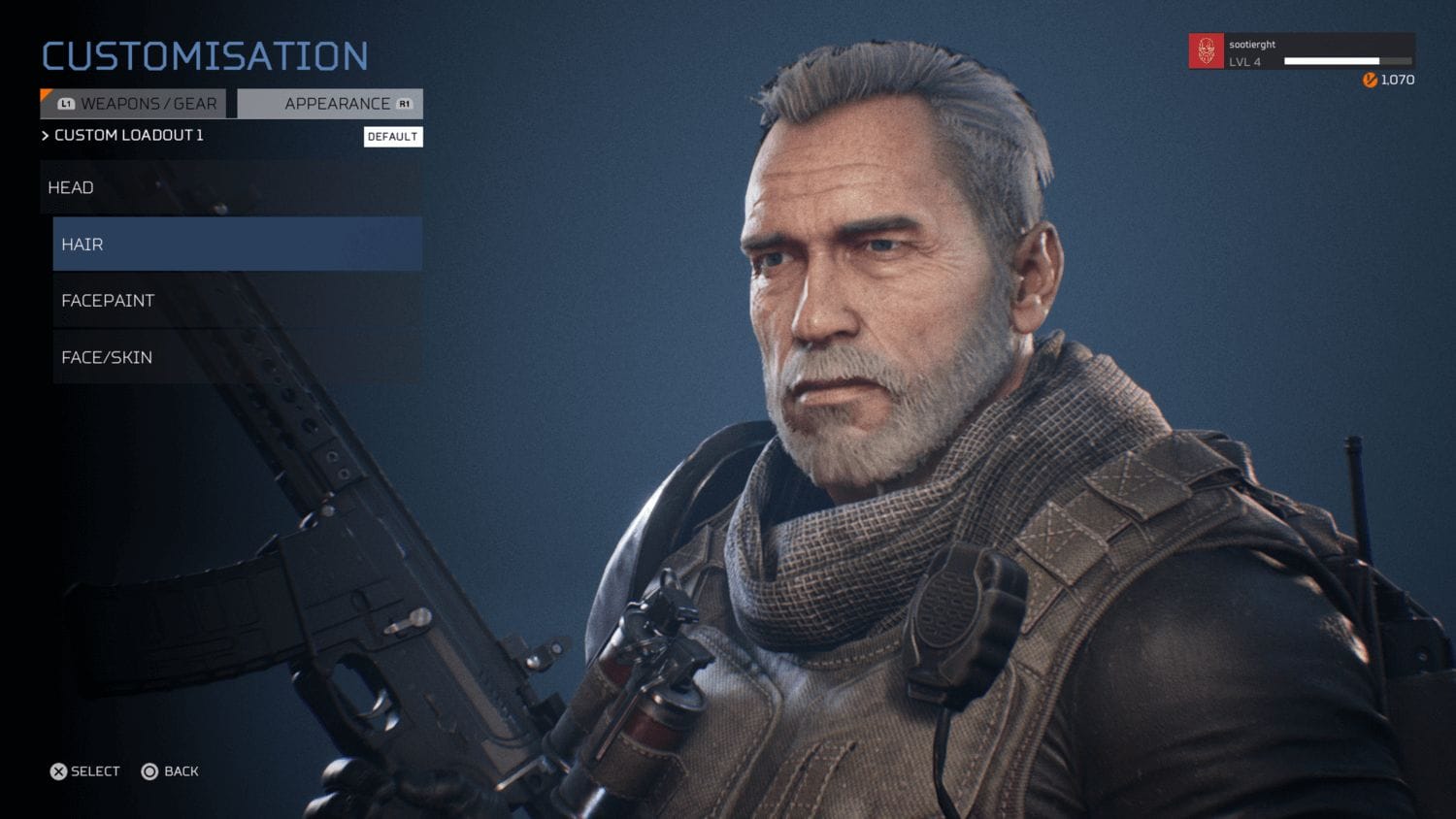Select the Head category
The image size is (1456, 819).
(x=231, y=187)
